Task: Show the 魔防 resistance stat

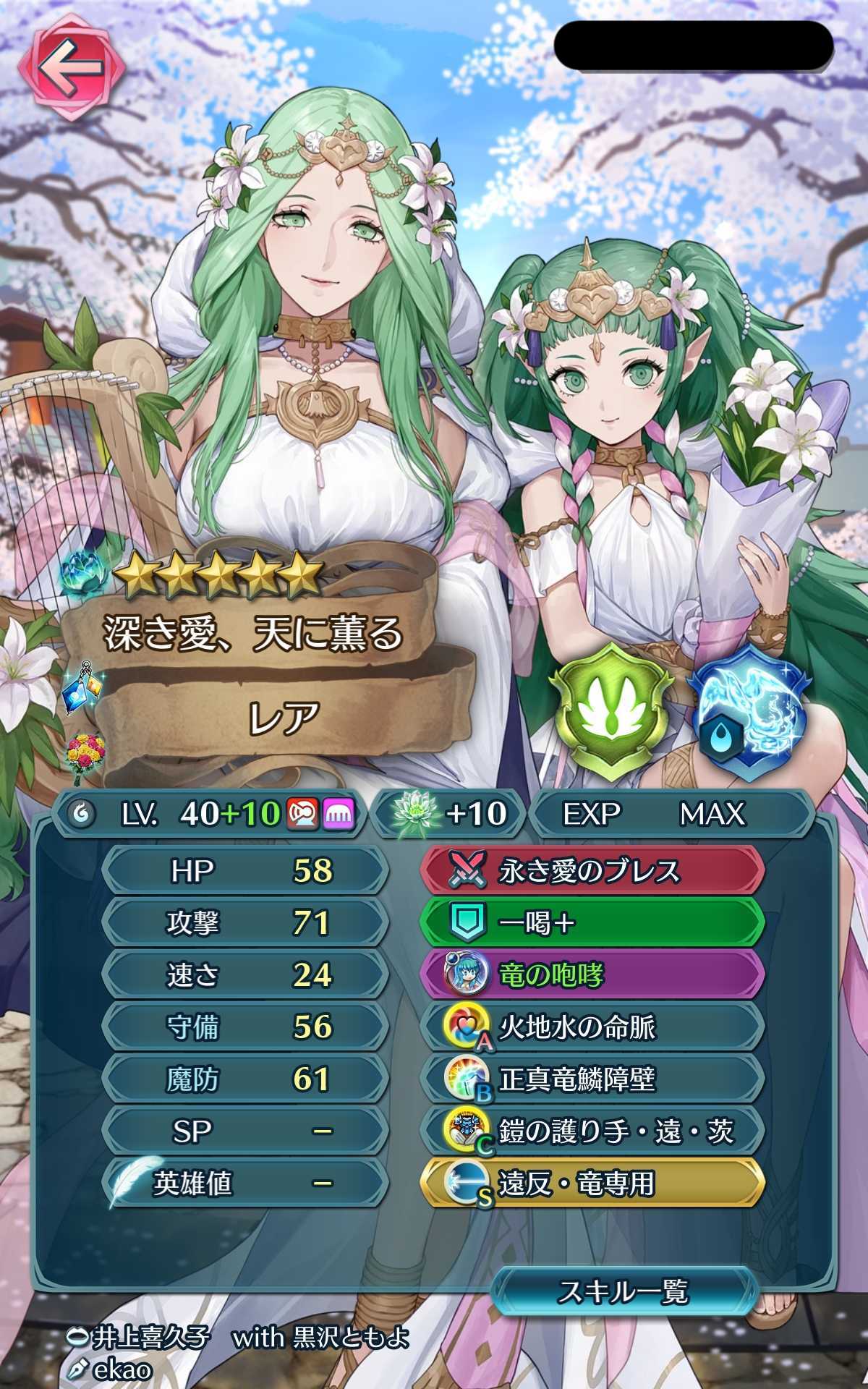Action: click(x=244, y=1079)
